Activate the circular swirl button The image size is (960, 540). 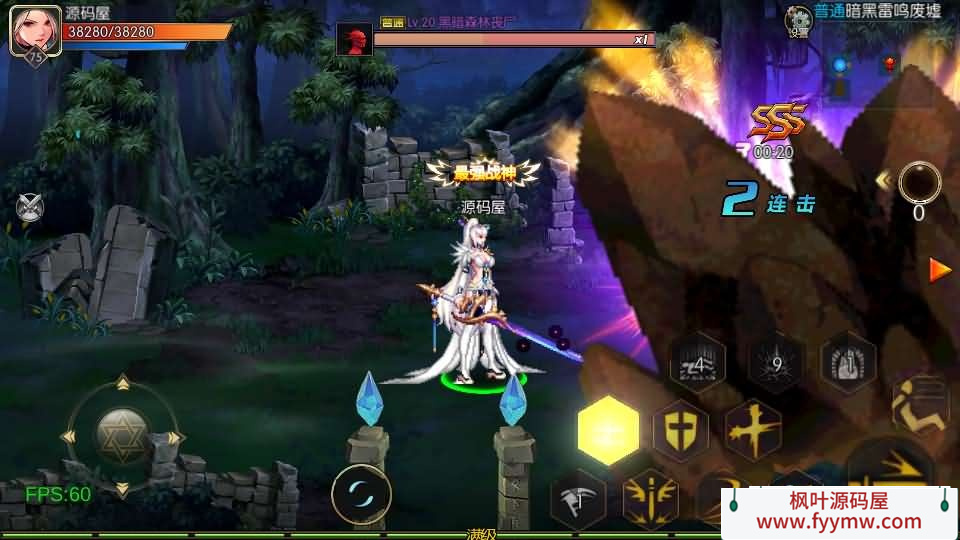point(361,494)
